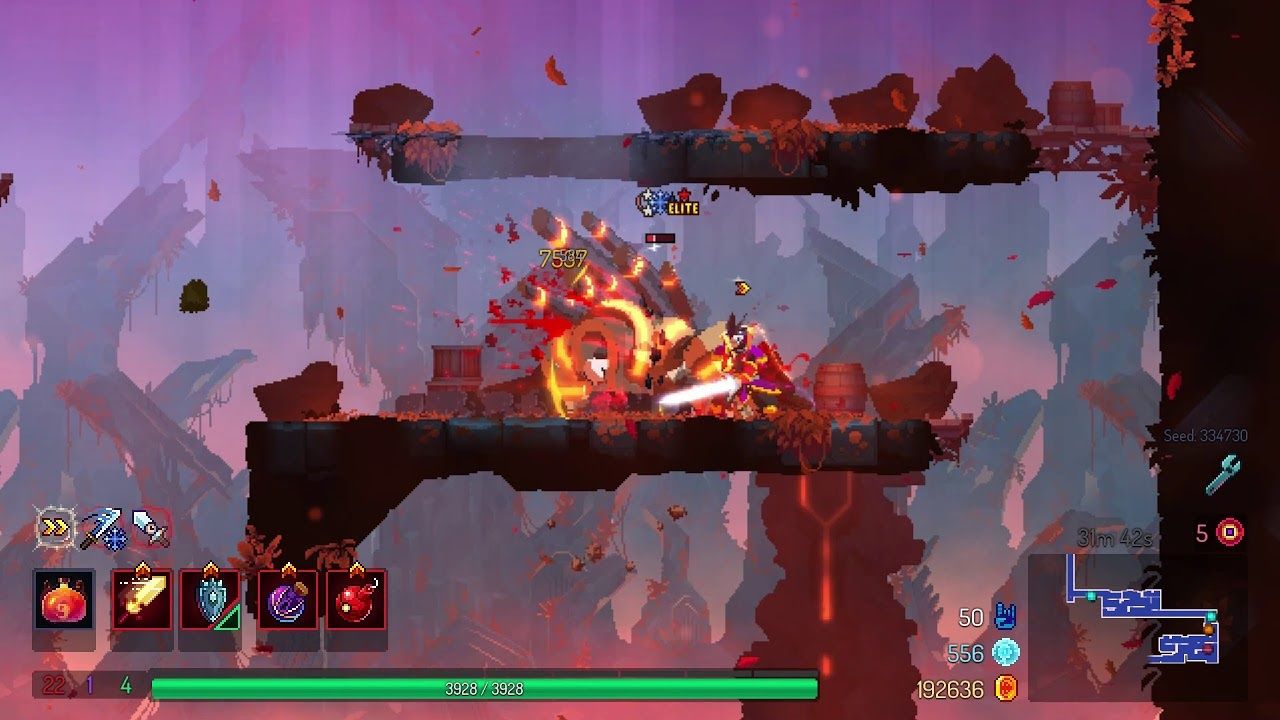Inspect the scythe with snowflake mutation icon
Image resolution: width=1280 pixels, height=720 pixels.
point(102,528)
